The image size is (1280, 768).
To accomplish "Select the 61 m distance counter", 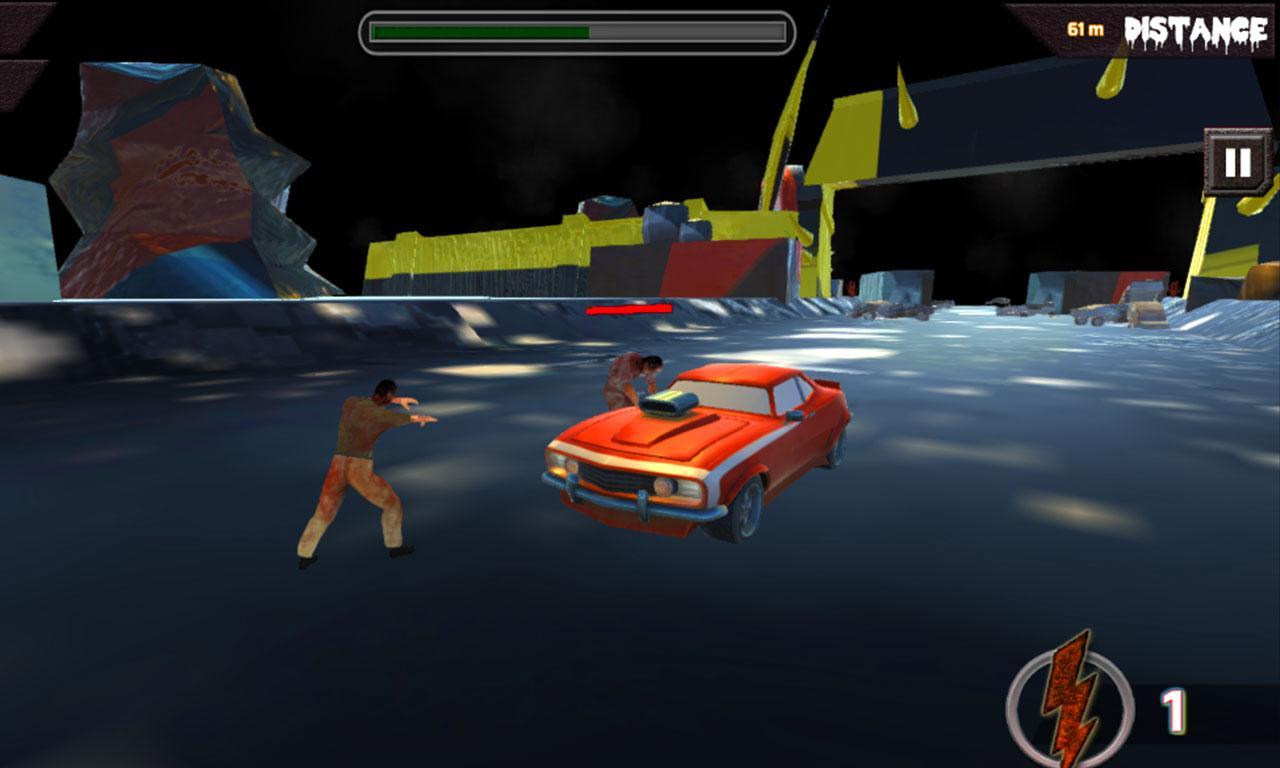I will [x=1083, y=27].
